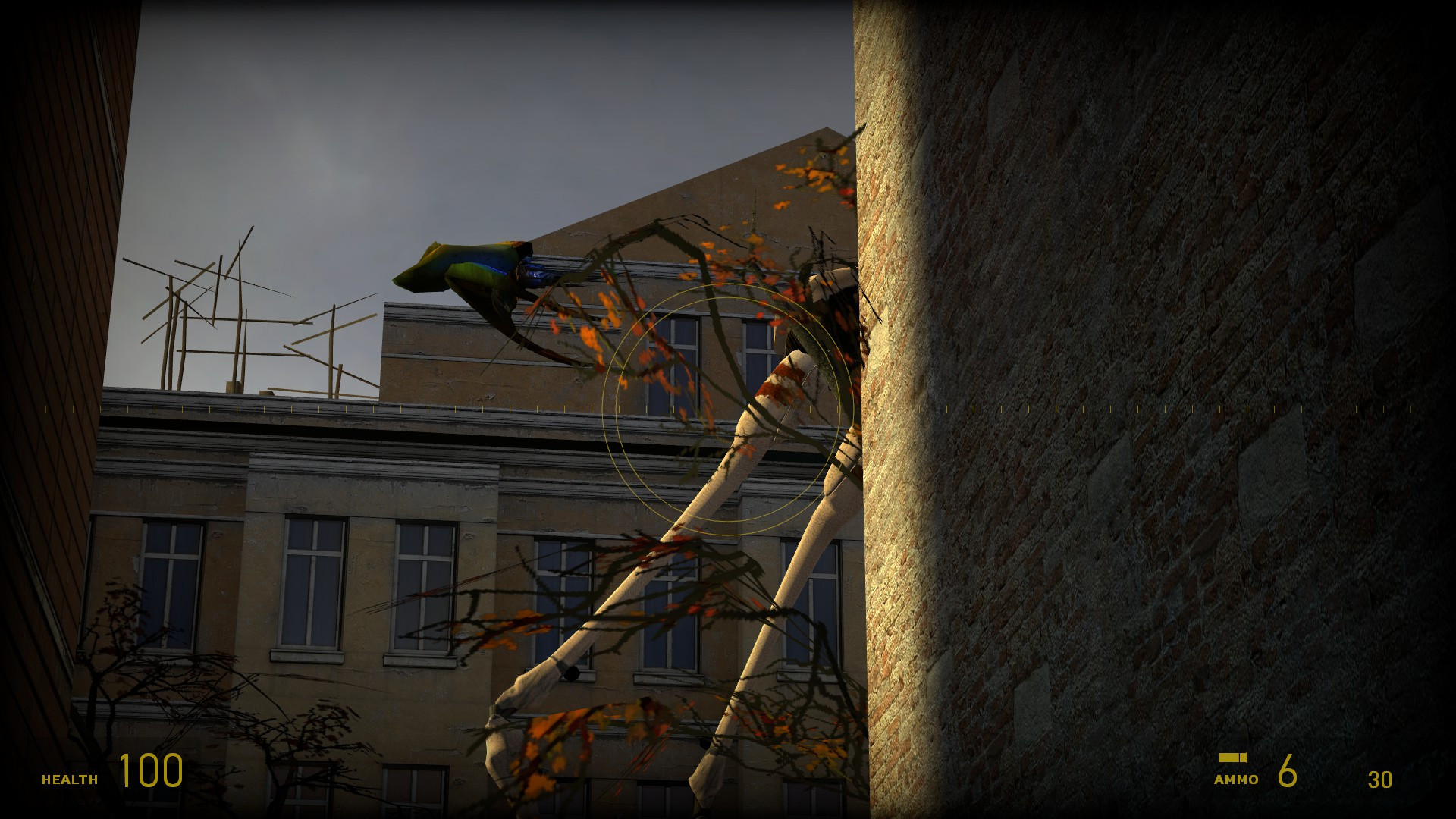Click the reserve ammo count showing 30

[1382, 778]
